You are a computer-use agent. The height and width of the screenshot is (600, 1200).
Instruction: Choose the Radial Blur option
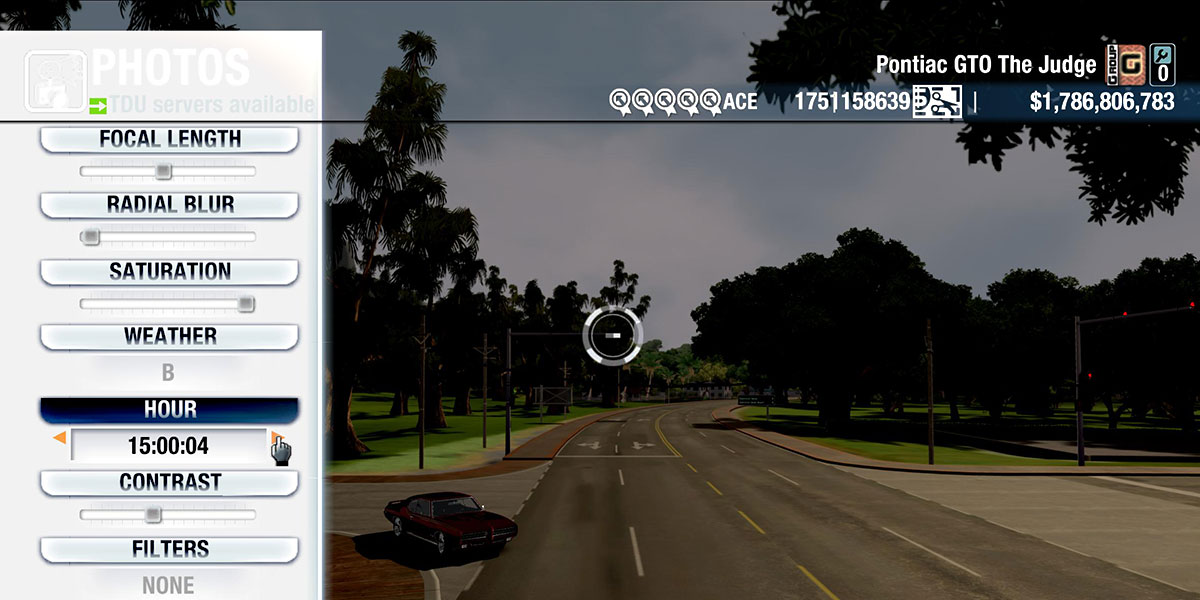click(x=169, y=205)
